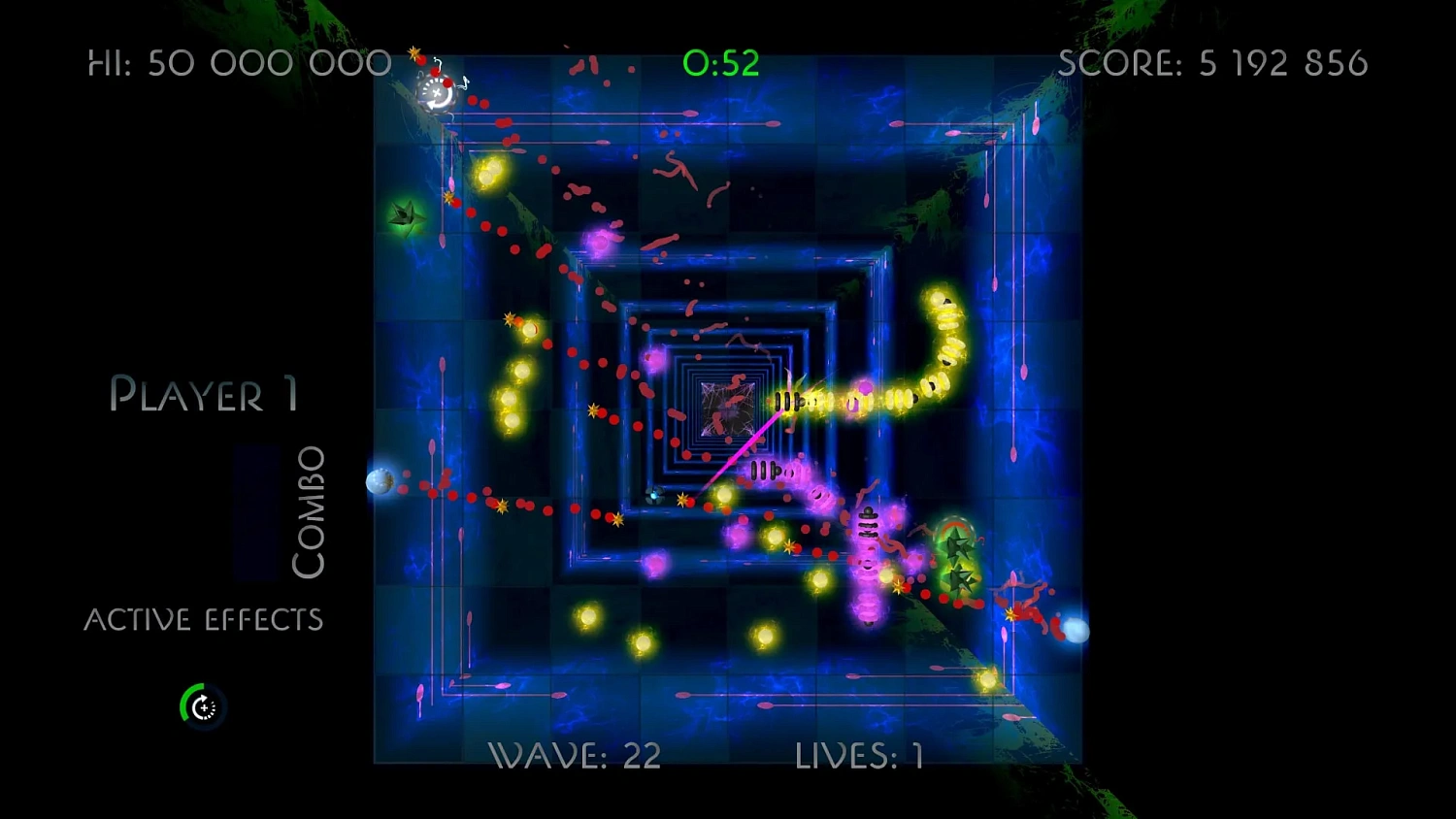Viewport: 1456px width, 819px height.
Task: Select the player ship at the arena center
Action: pos(653,497)
